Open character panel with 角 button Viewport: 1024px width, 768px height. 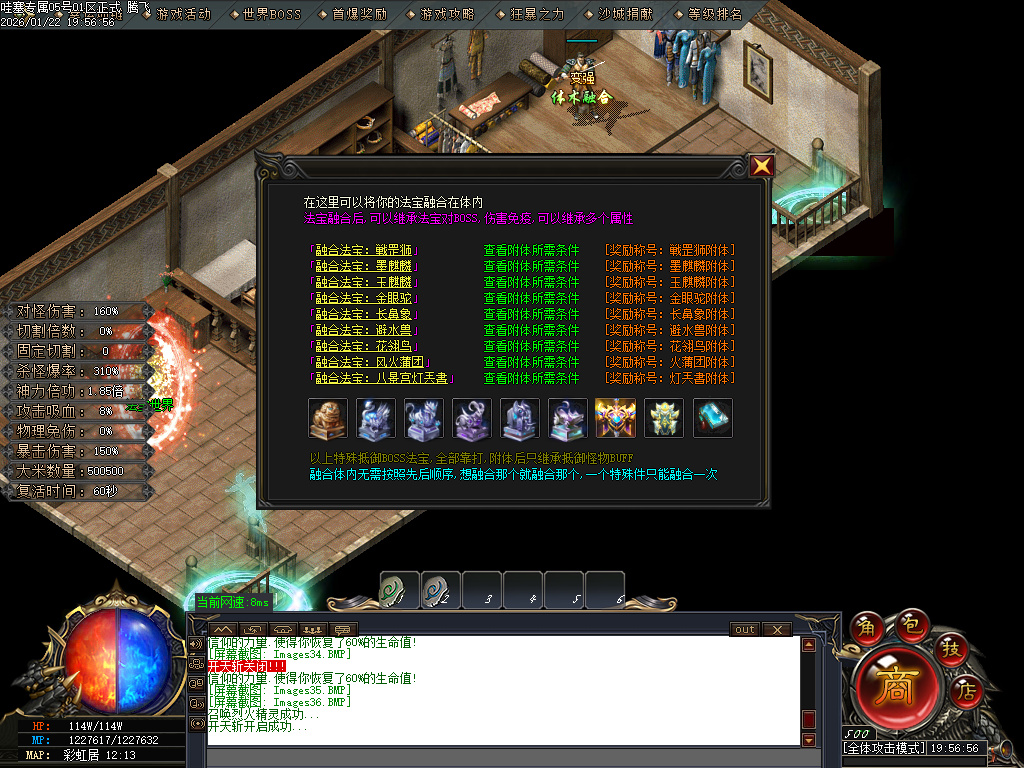click(866, 627)
